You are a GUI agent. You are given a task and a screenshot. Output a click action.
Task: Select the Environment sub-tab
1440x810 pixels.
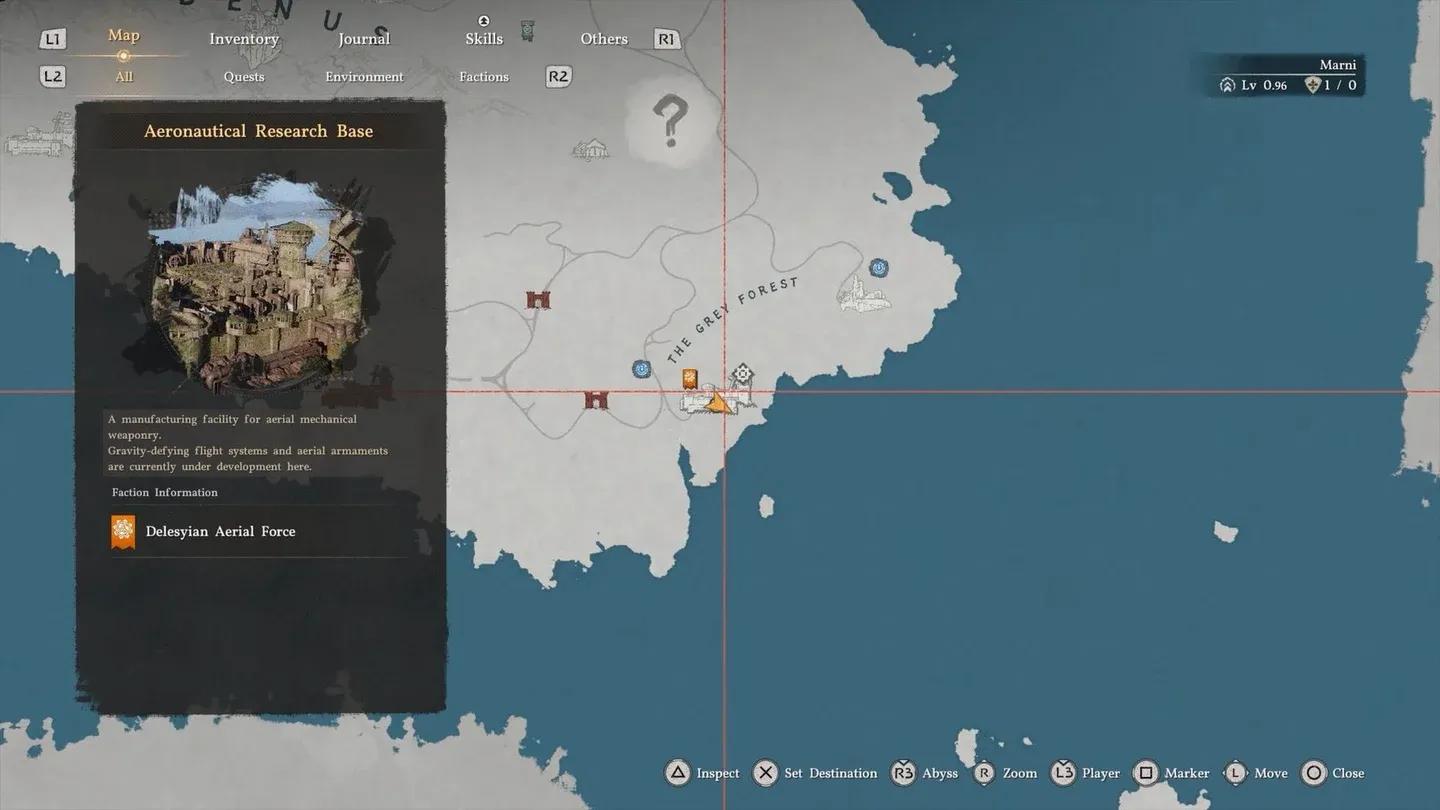coord(364,76)
